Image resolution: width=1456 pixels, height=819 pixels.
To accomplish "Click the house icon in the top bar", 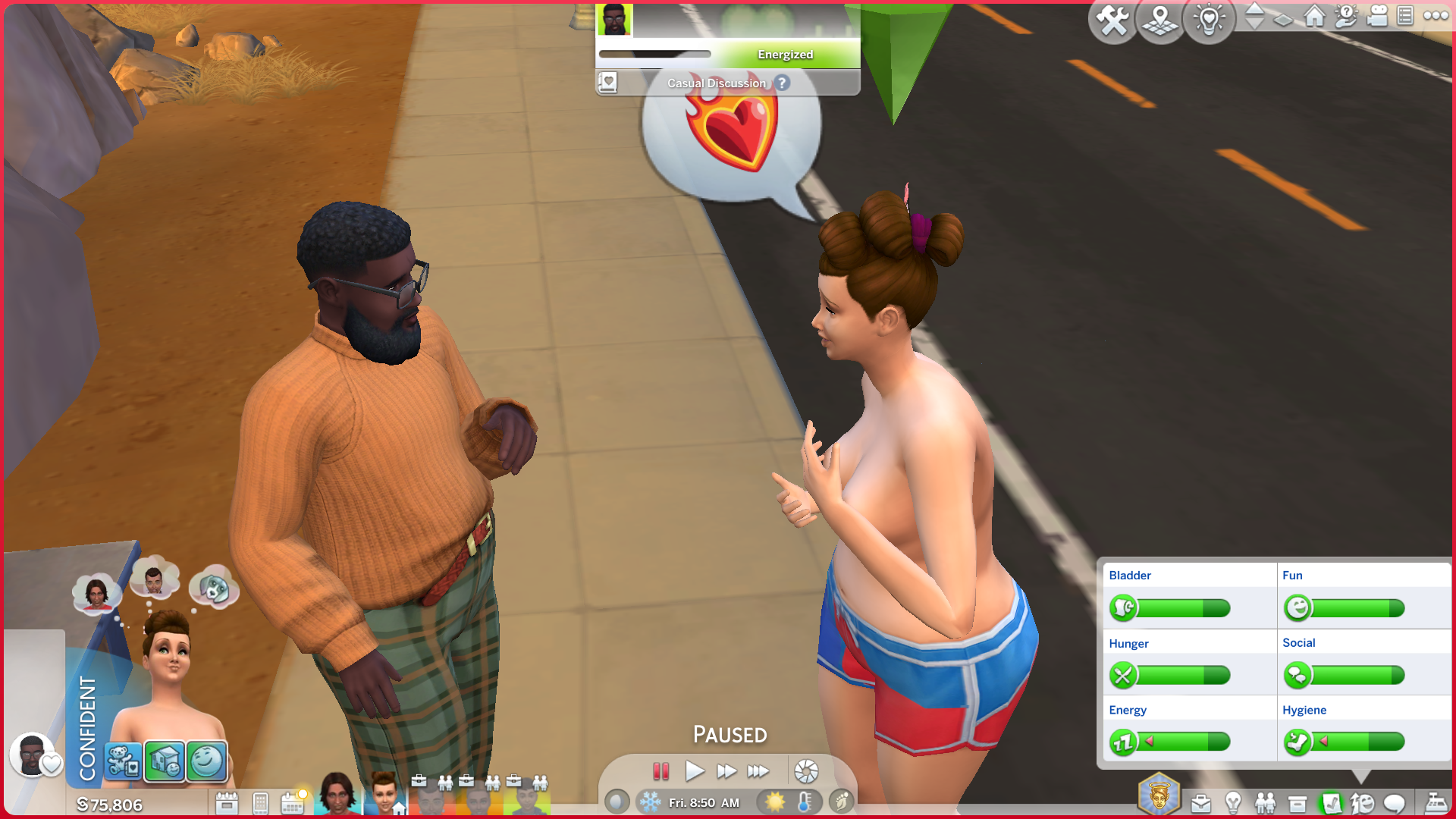I will 1314,16.
